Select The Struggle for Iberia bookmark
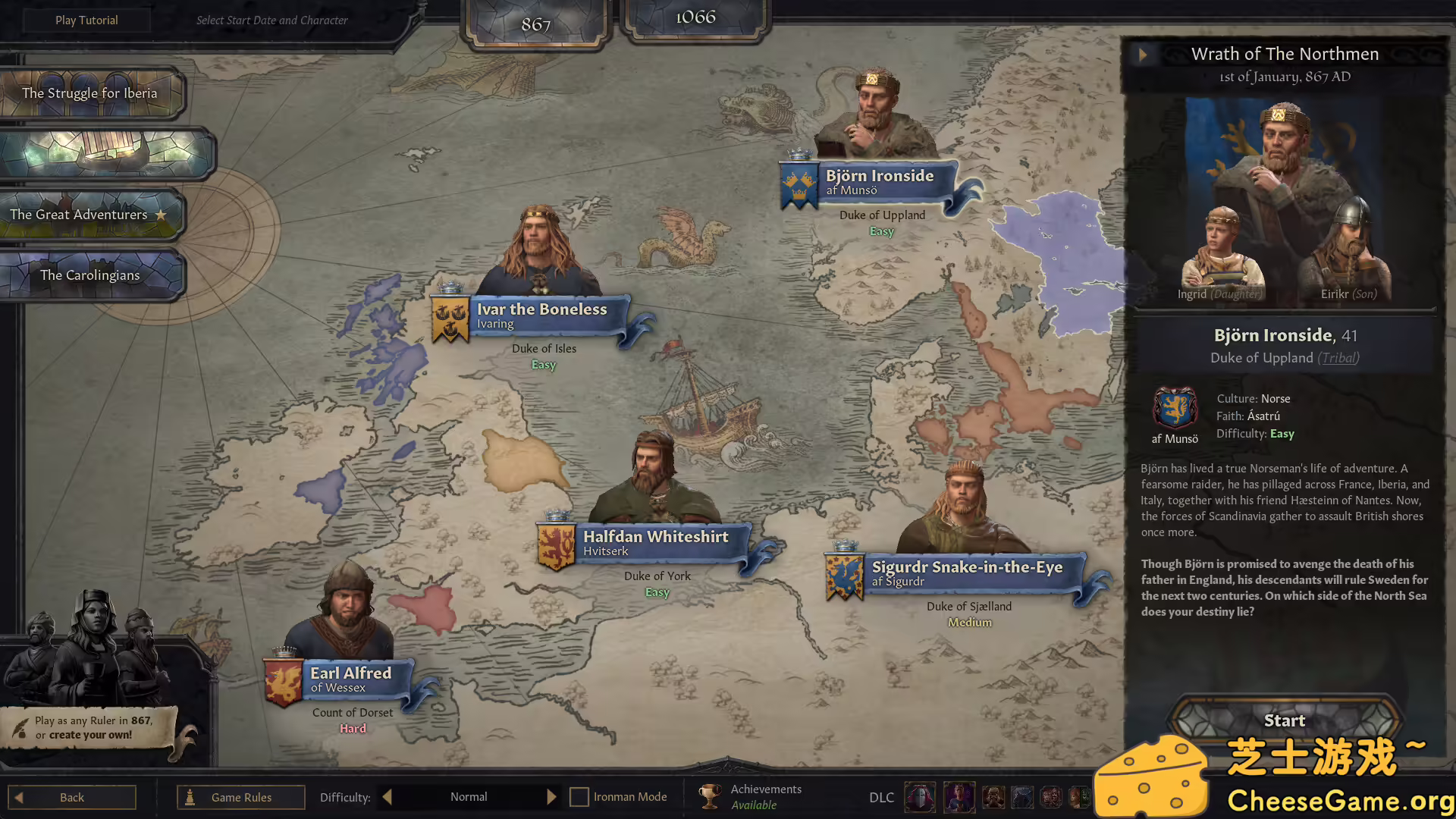The height and width of the screenshot is (819, 1456). tap(89, 93)
